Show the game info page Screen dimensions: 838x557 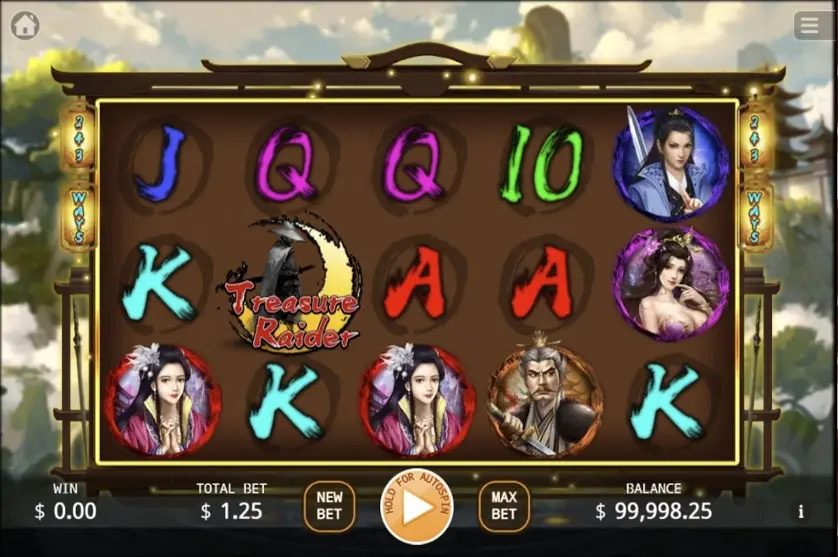pyautogui.click(x=800, y=511)
